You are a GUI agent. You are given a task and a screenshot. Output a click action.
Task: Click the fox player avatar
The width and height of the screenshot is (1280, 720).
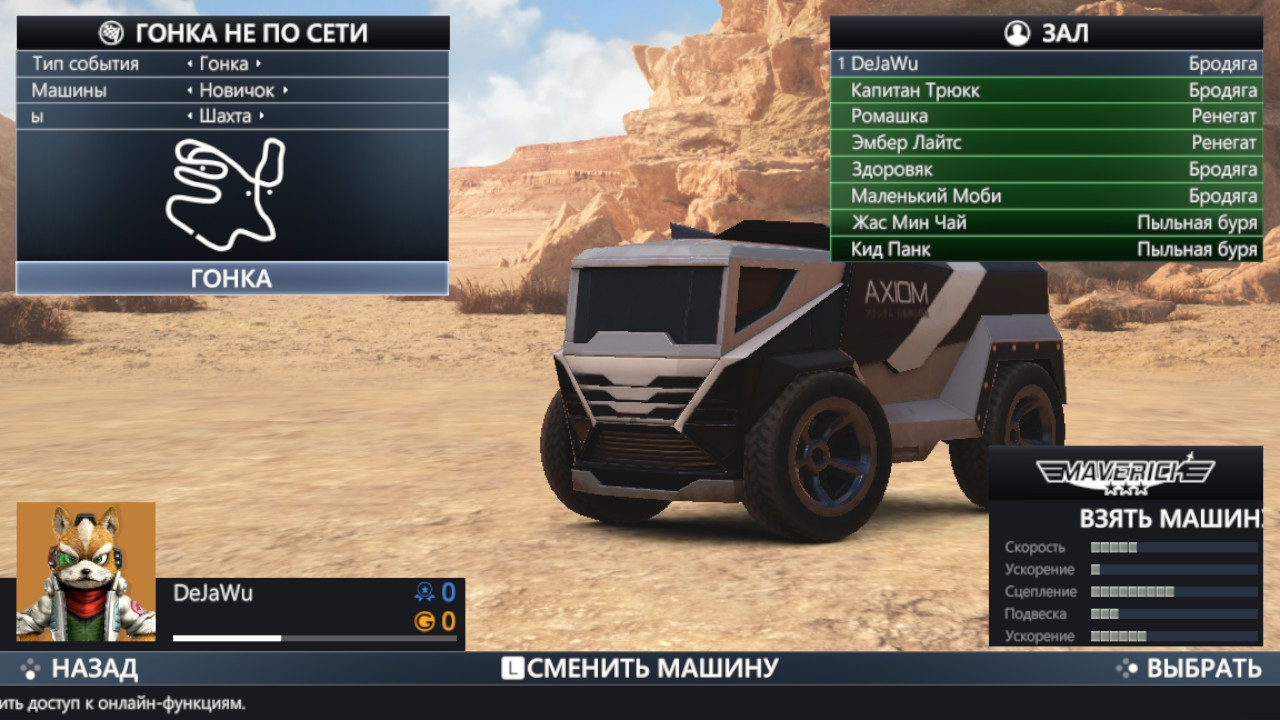point(86,571)
